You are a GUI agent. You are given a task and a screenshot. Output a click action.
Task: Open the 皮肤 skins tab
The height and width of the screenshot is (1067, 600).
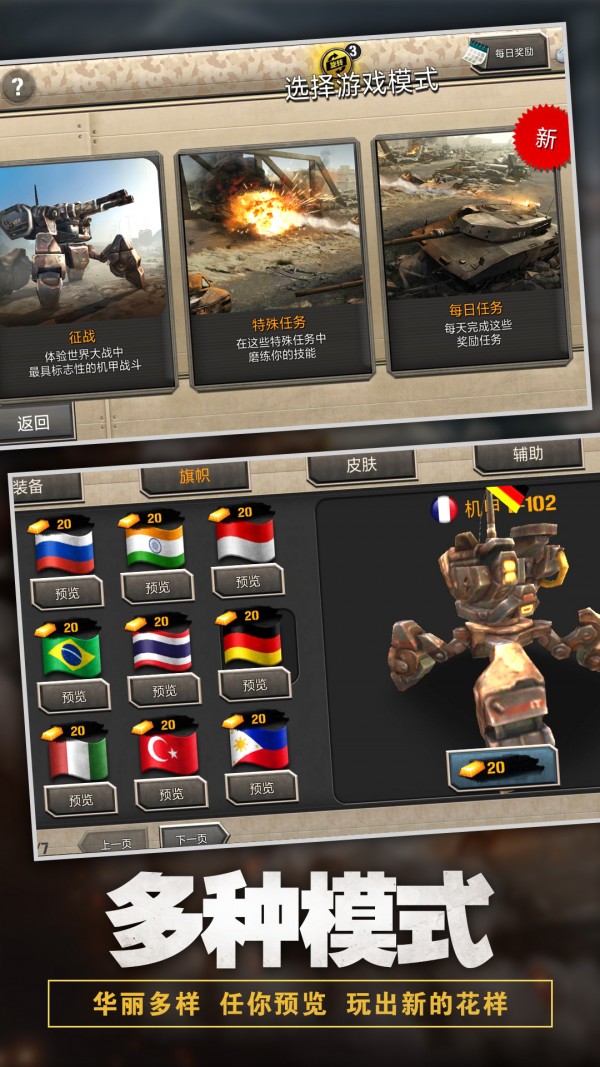coord(361,465)
